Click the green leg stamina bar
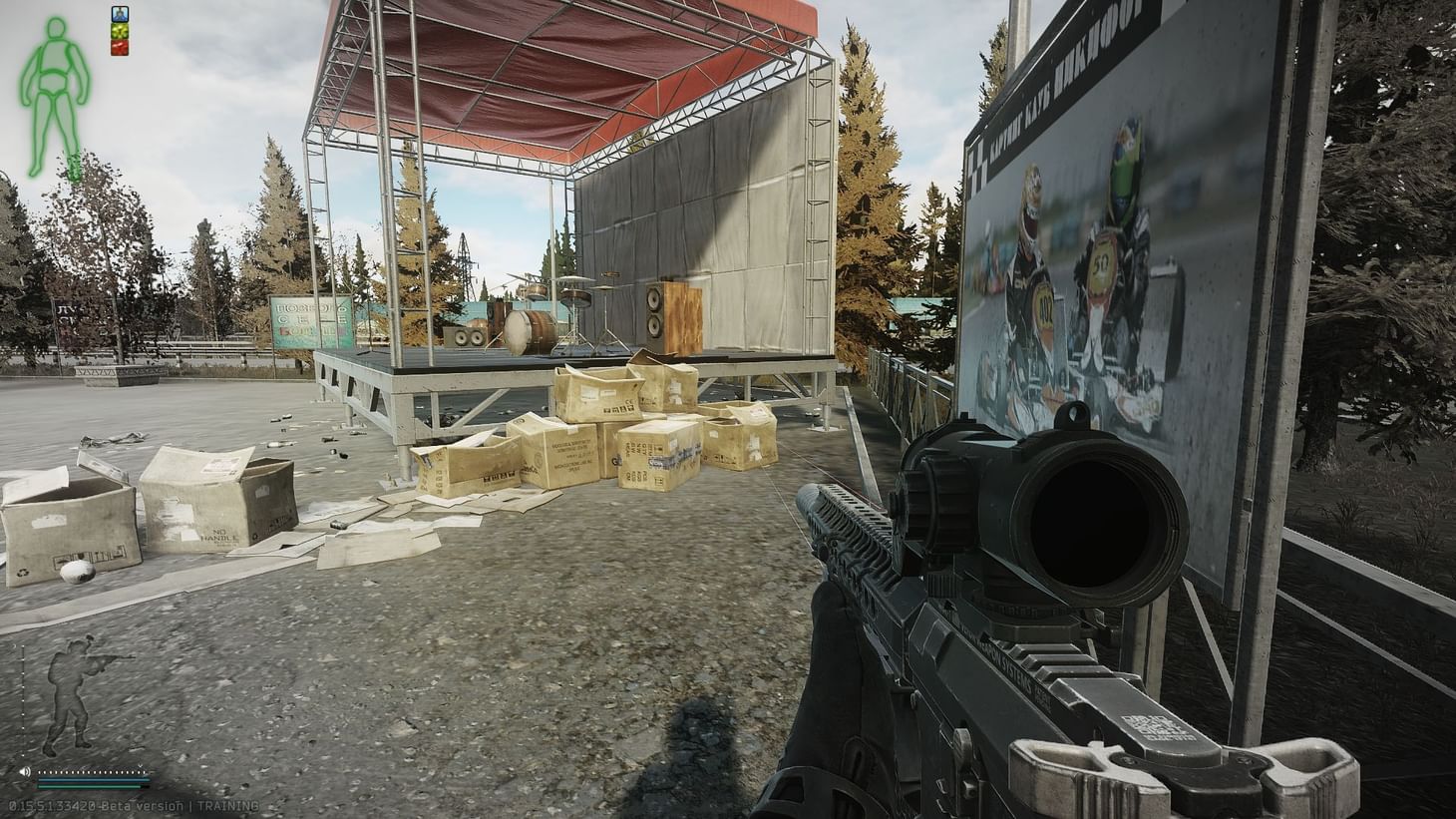The width and height of the screenshot is (1456, 819). [x=89, y=787]
